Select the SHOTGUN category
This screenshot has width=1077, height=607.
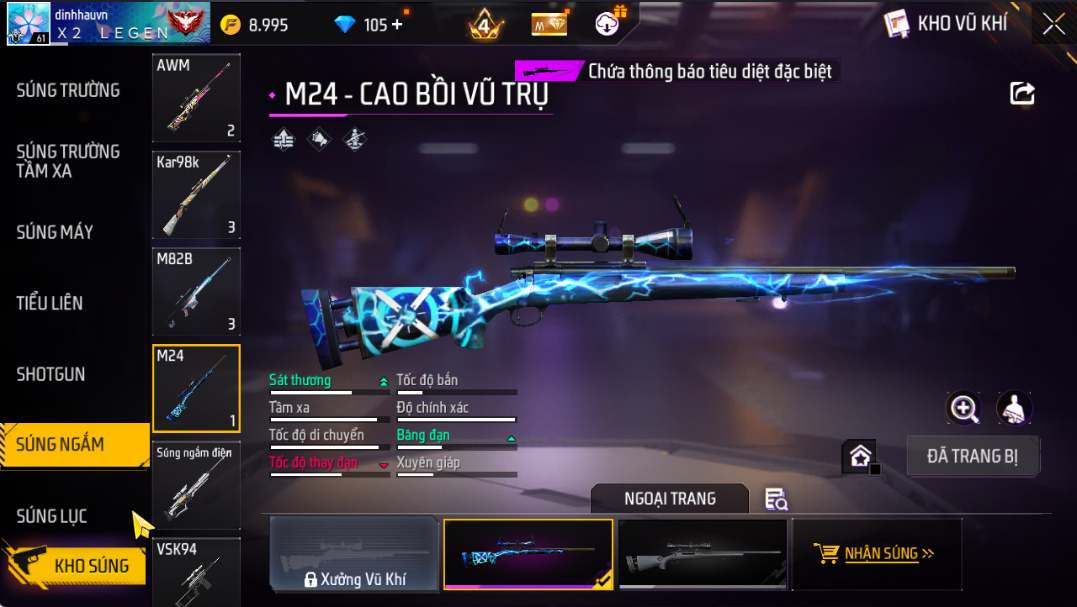pyautogui.click(x=51, y=374)
